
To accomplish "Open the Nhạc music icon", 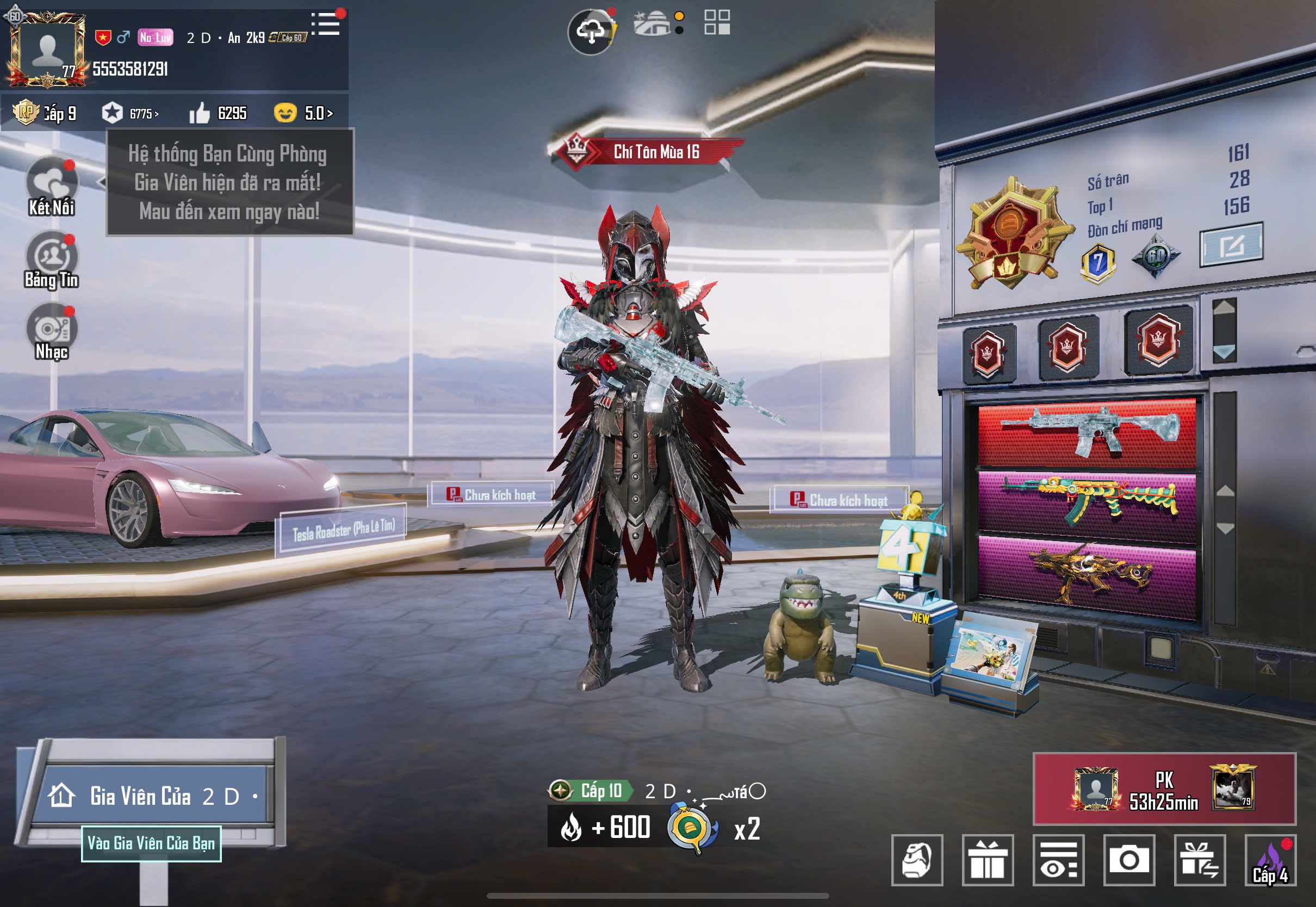I will click(52, 328).
